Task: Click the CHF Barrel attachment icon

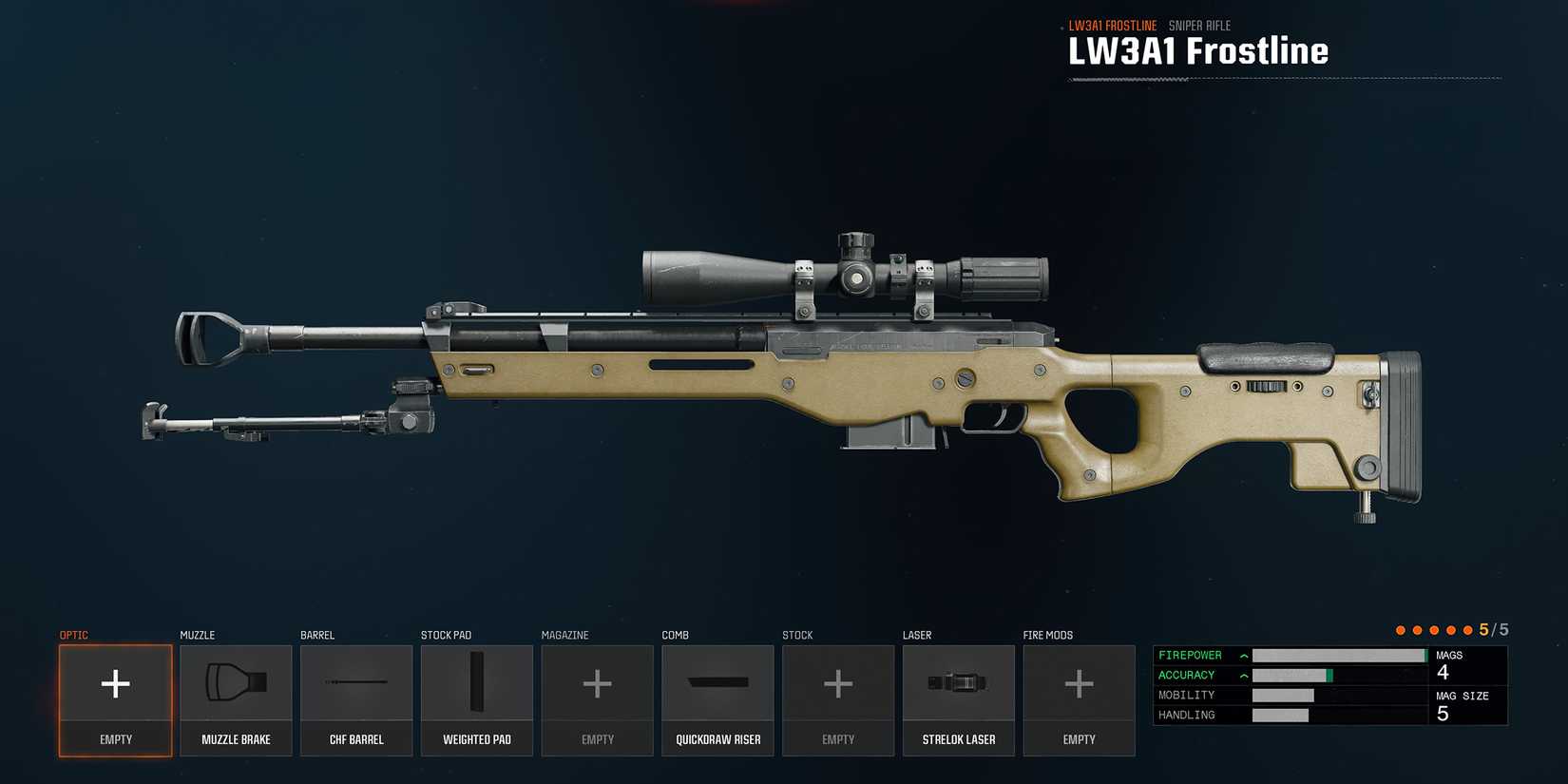Action: tap(356, 682)
